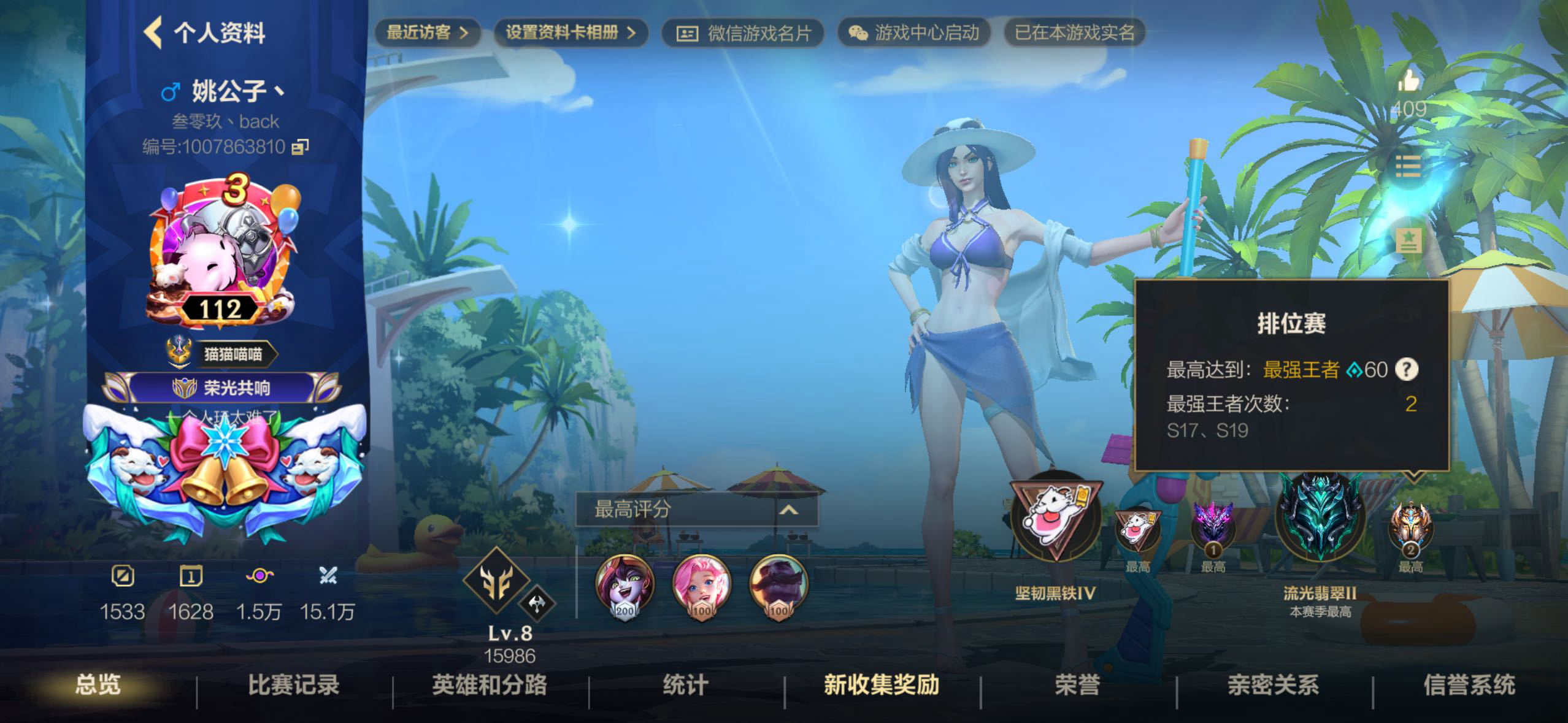1568x723 pixels.
Task: View the 统计 tab
Action: tap(685, 685)
